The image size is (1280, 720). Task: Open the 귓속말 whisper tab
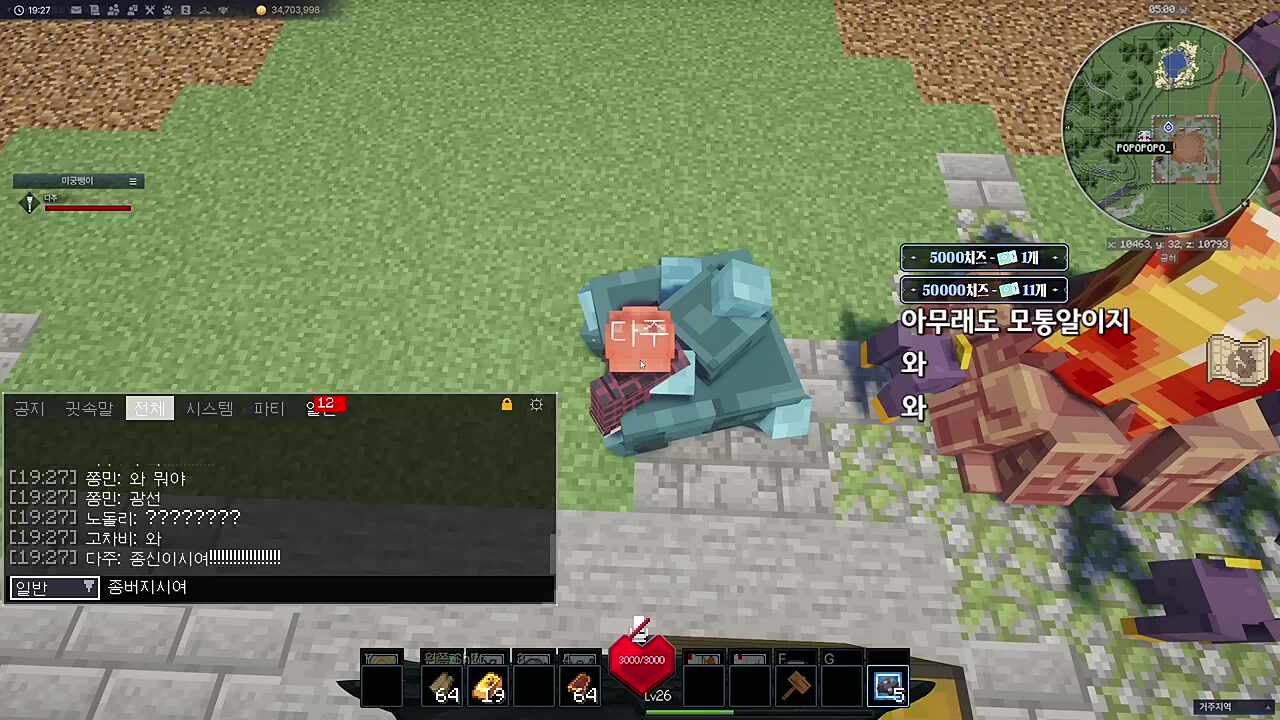click(x=89, y=408)
